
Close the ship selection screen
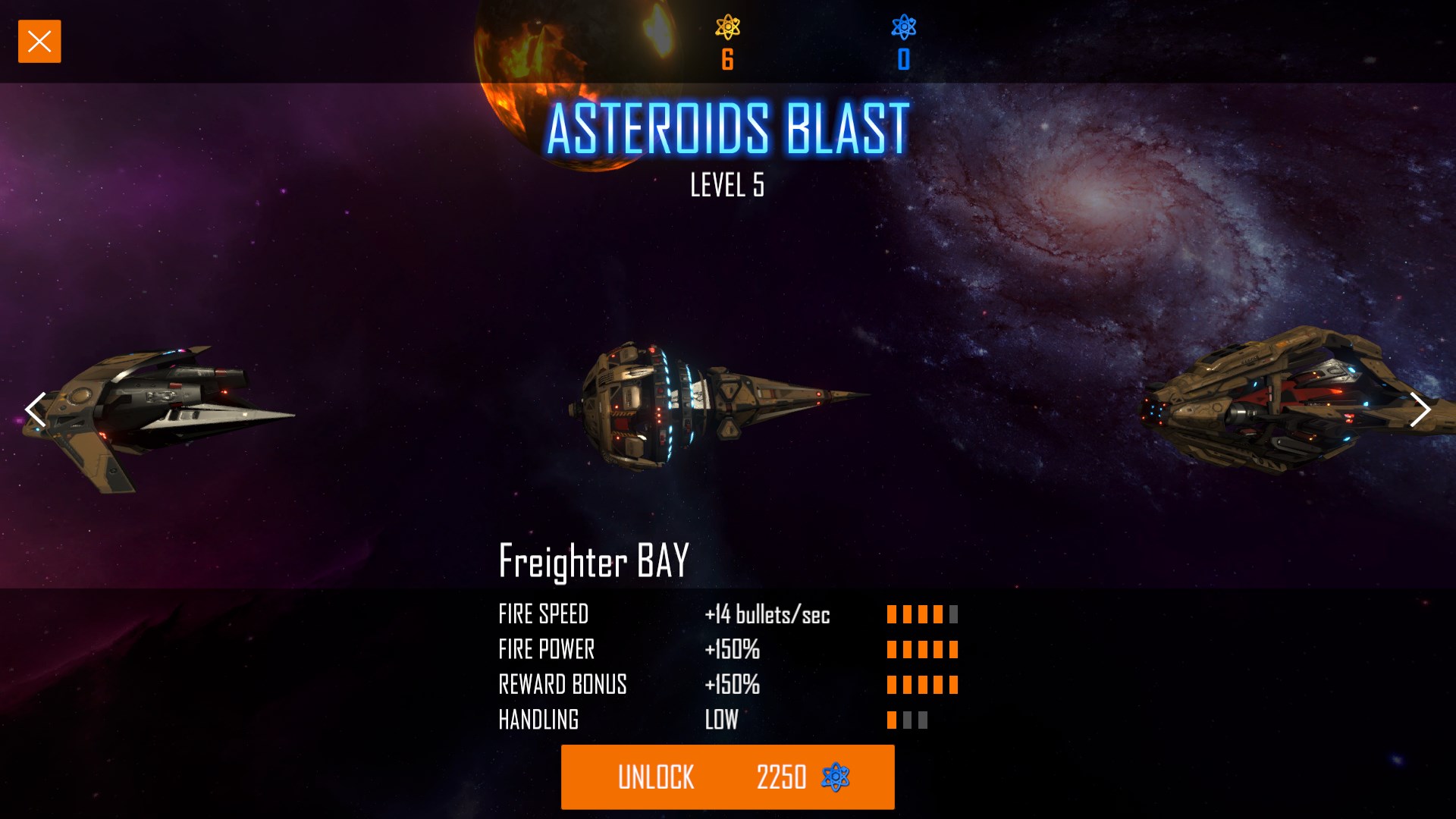(39, 42)
